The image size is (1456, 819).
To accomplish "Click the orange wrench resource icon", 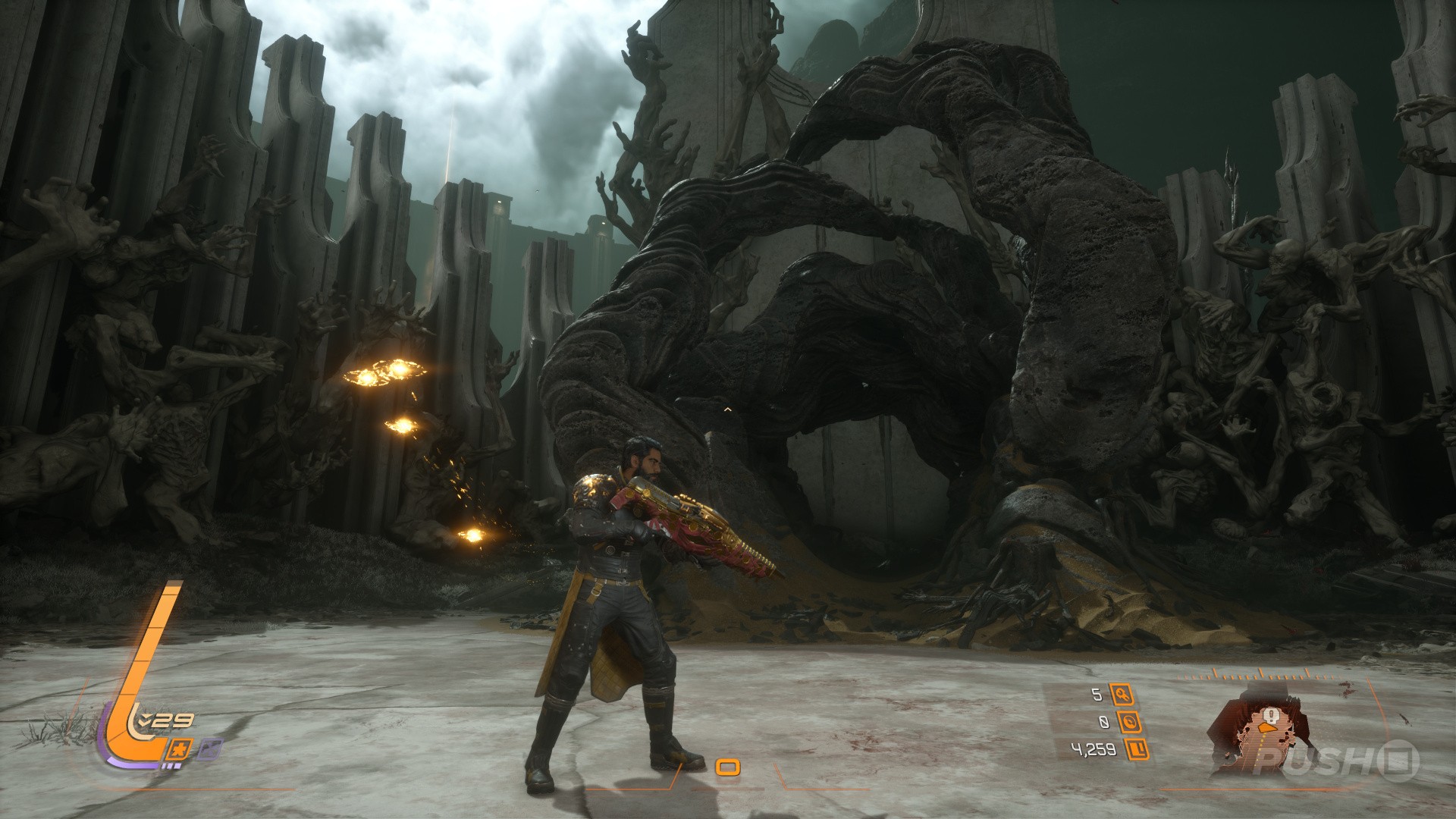I will [1122, 694].
